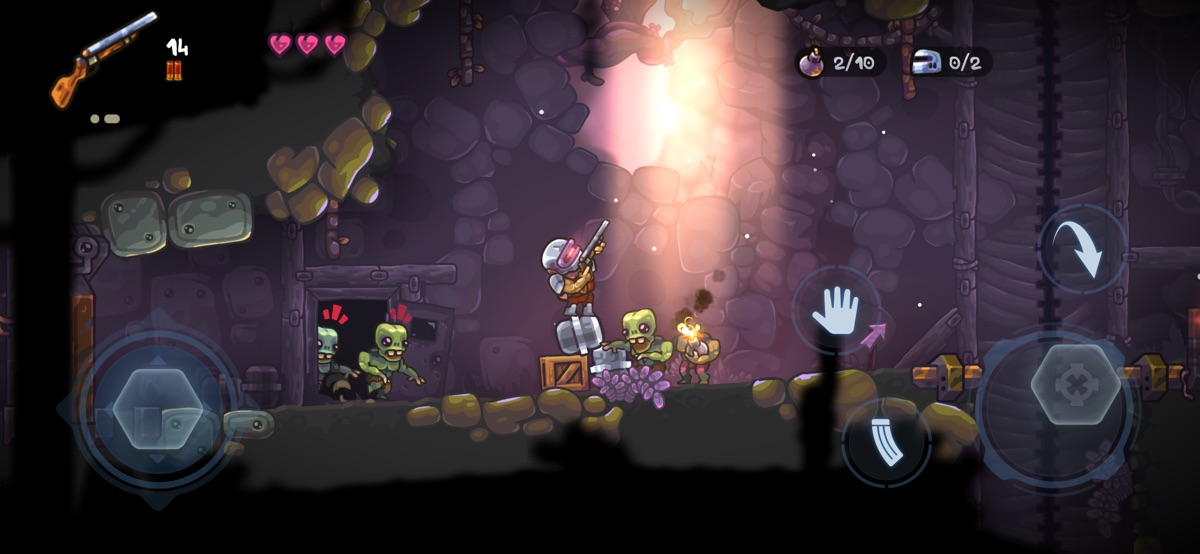Use the hand interact button
This screenshot has height=554, width=1200.
pos(836,310)
